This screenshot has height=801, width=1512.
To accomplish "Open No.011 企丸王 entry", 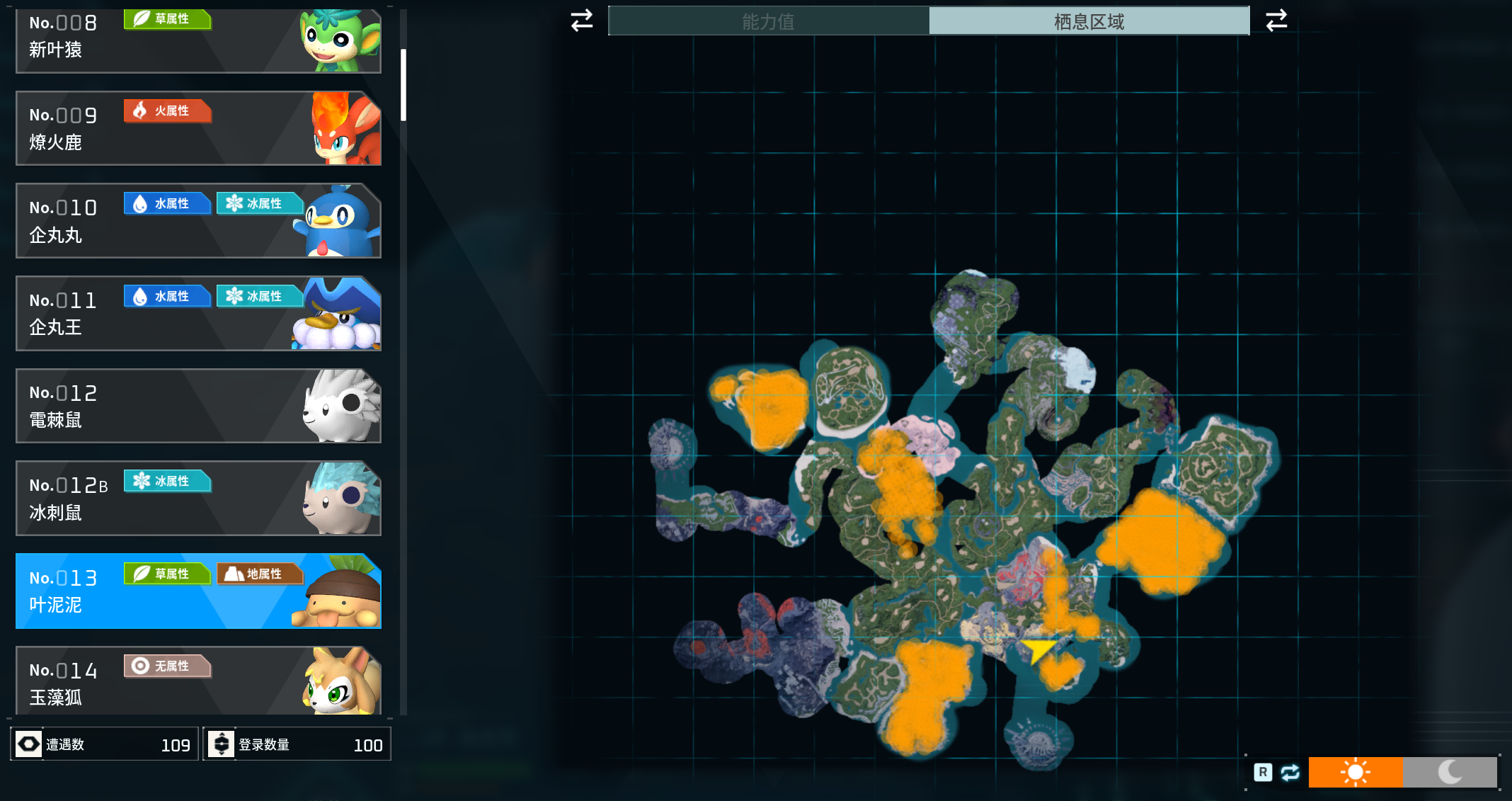I will [x=198, y=314].
